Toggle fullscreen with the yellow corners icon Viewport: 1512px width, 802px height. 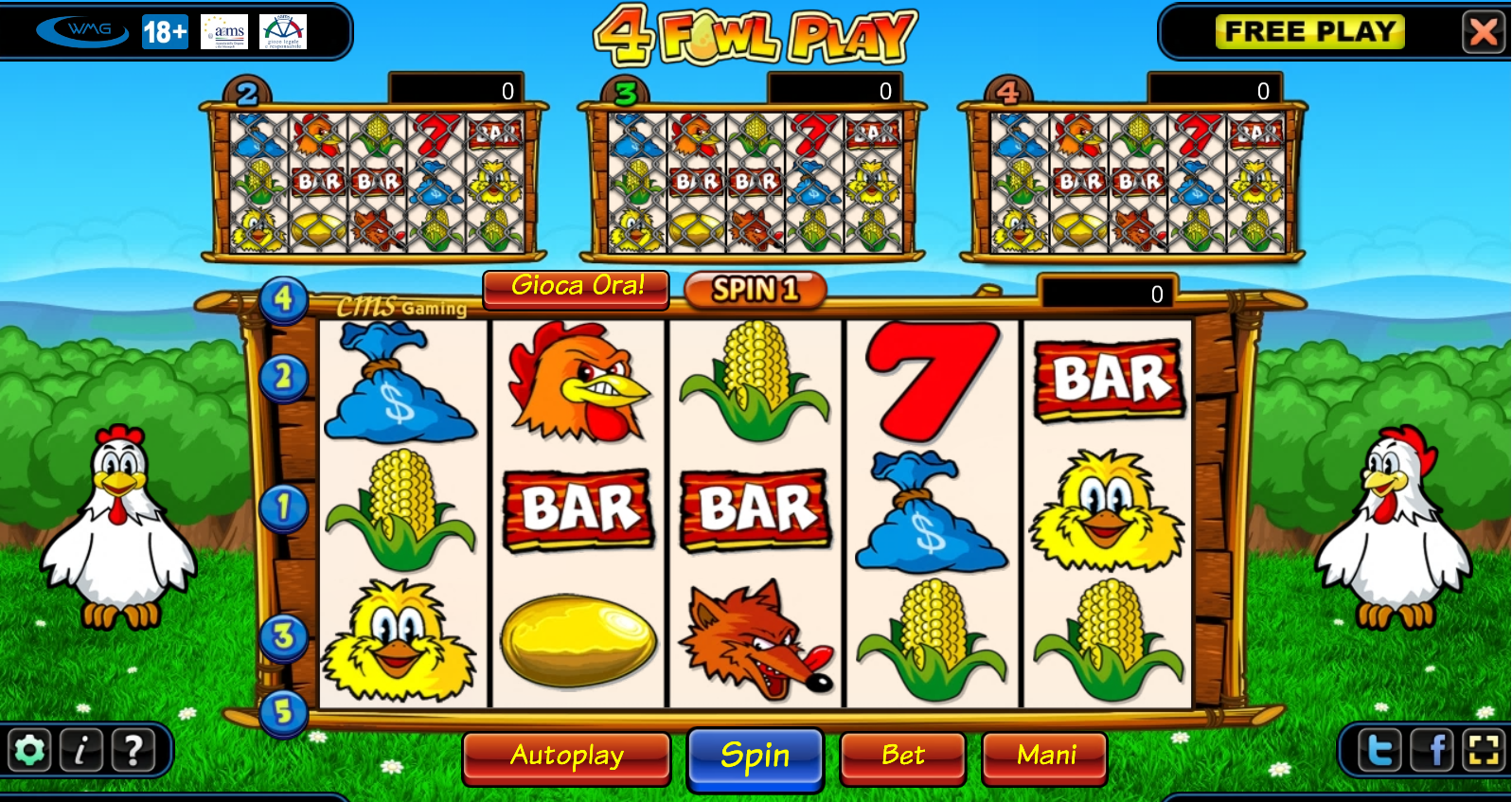point(1483,751)
